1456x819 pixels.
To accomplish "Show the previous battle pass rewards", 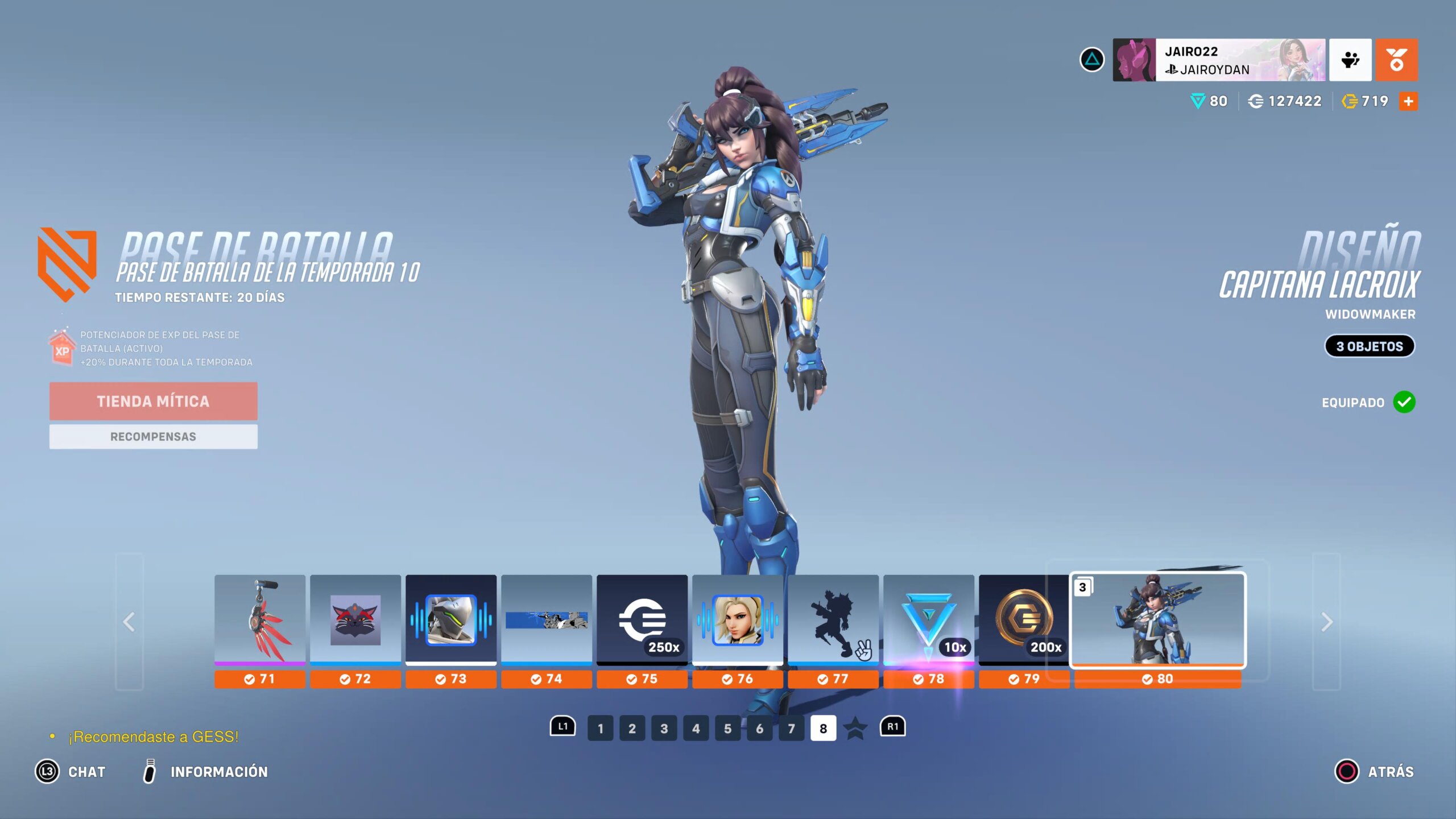I will pyautogui.click(x=129, y=622).
